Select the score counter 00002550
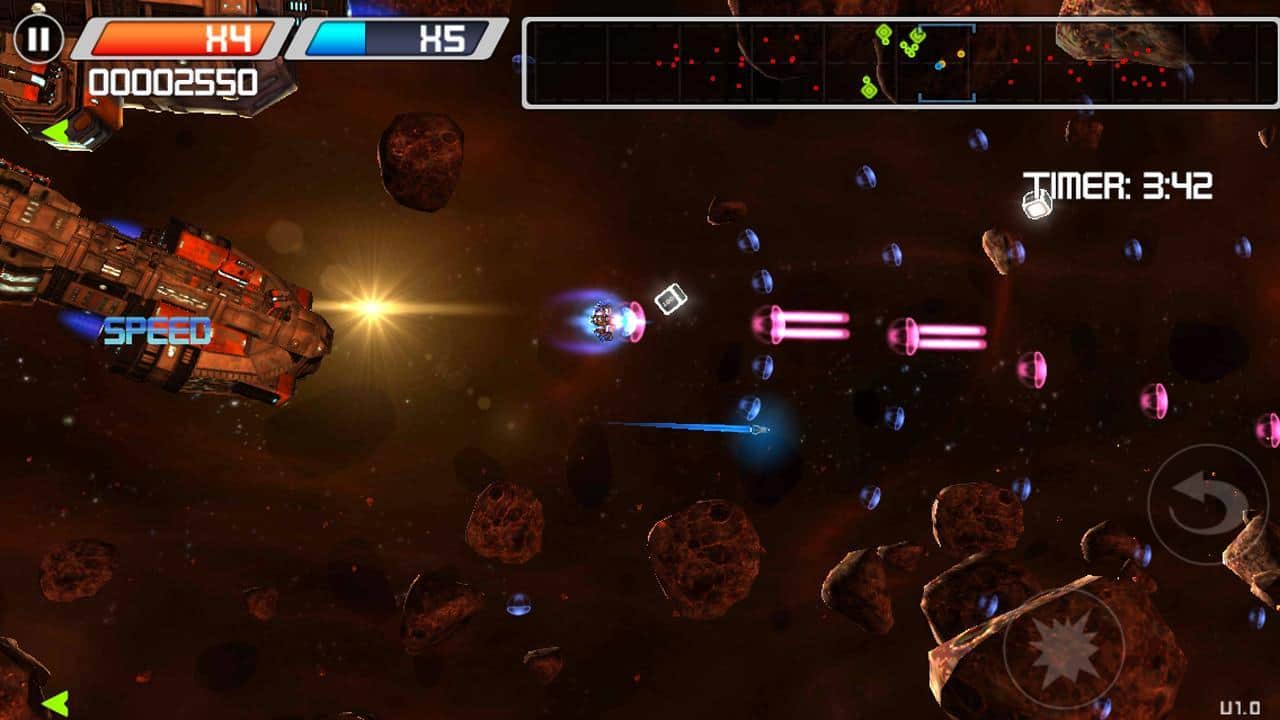 click(170, 84)
